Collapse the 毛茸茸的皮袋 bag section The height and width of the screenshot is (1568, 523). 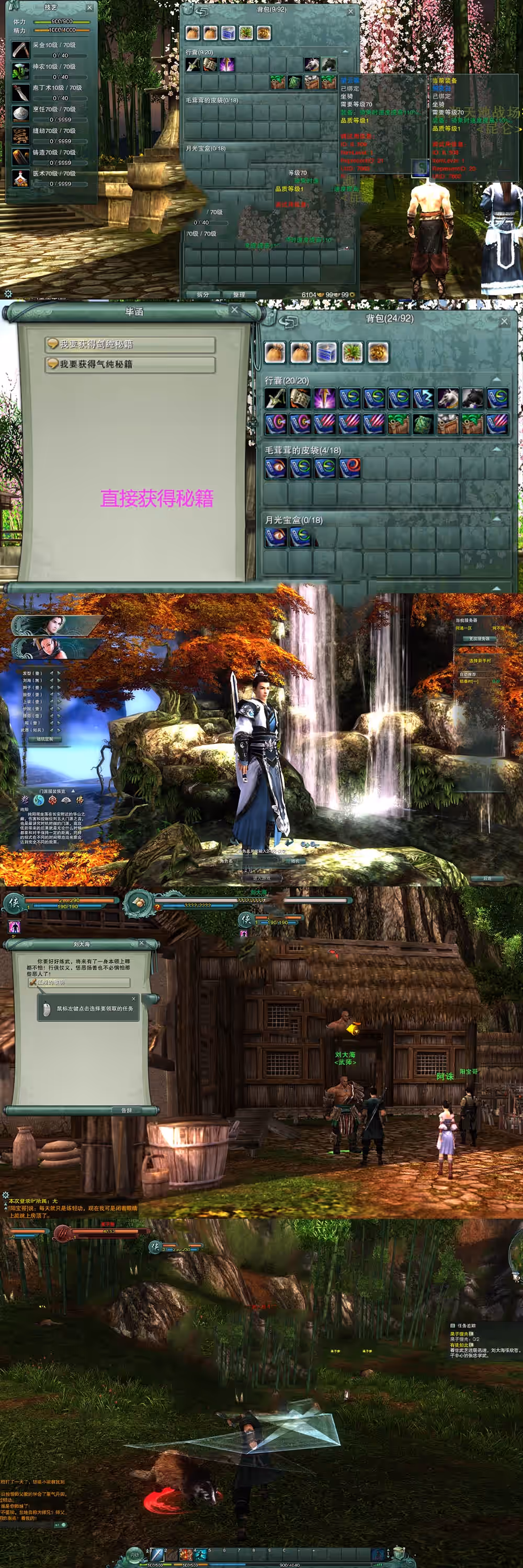tap(497, 449)
